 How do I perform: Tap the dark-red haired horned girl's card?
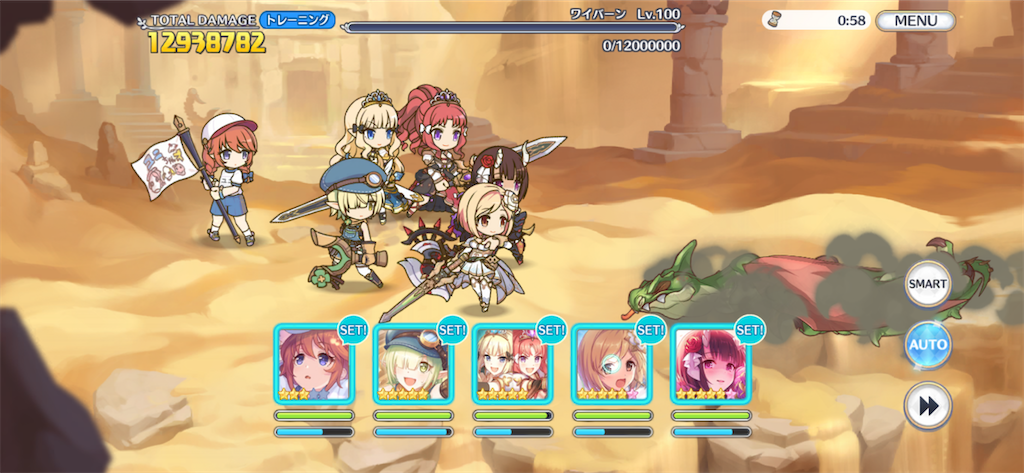tap(710, 364)
